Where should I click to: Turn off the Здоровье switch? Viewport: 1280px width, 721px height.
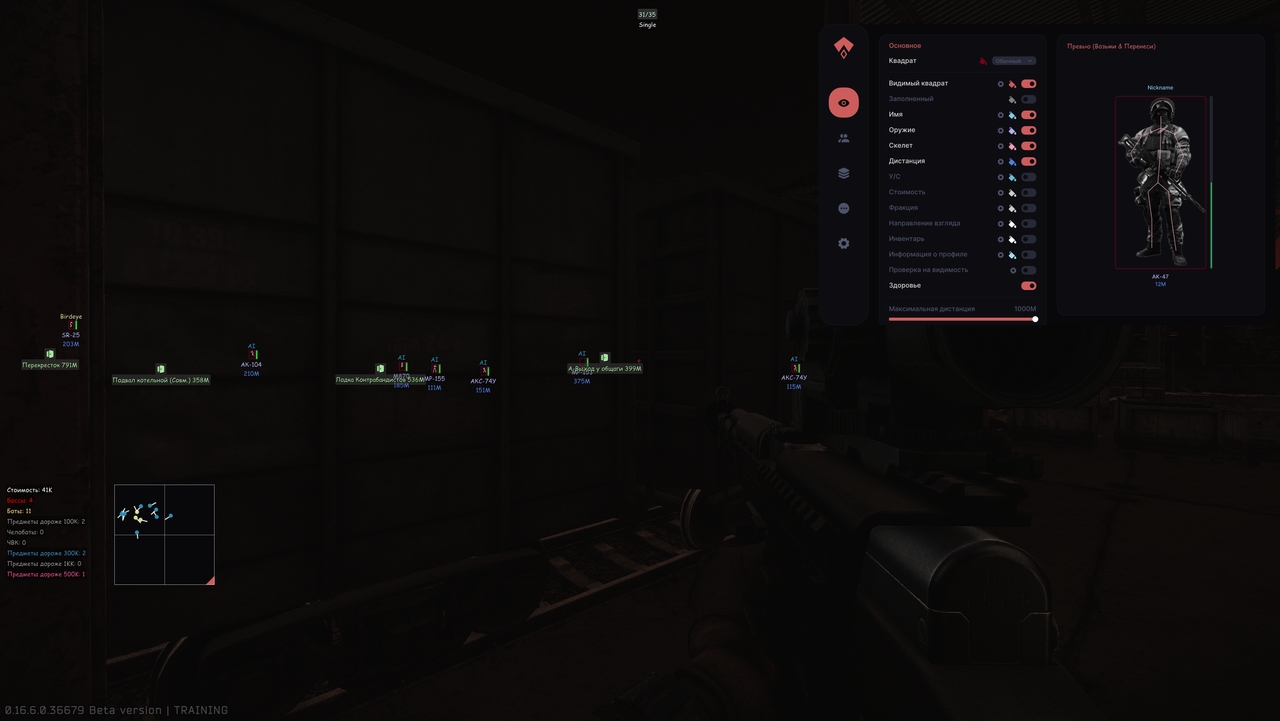click(1028, 285)
